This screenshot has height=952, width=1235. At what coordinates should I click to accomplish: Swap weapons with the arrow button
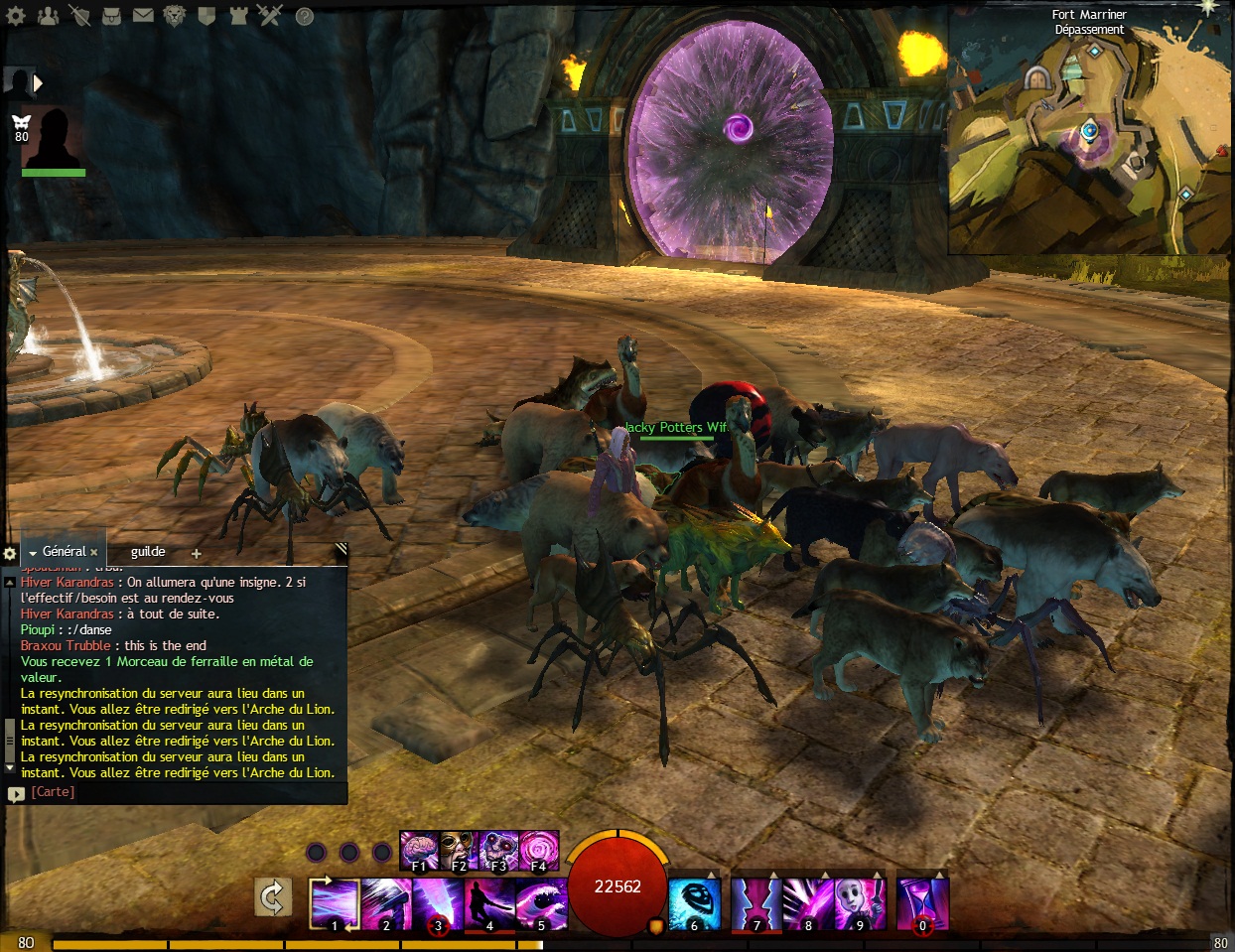[x=272, y=897]
